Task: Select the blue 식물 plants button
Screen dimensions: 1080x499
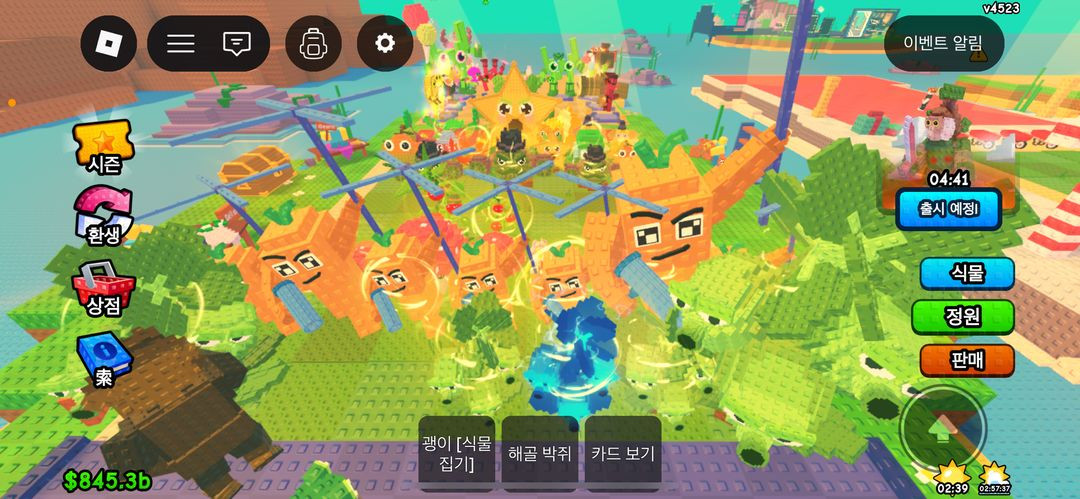Action: pos(967,273)
